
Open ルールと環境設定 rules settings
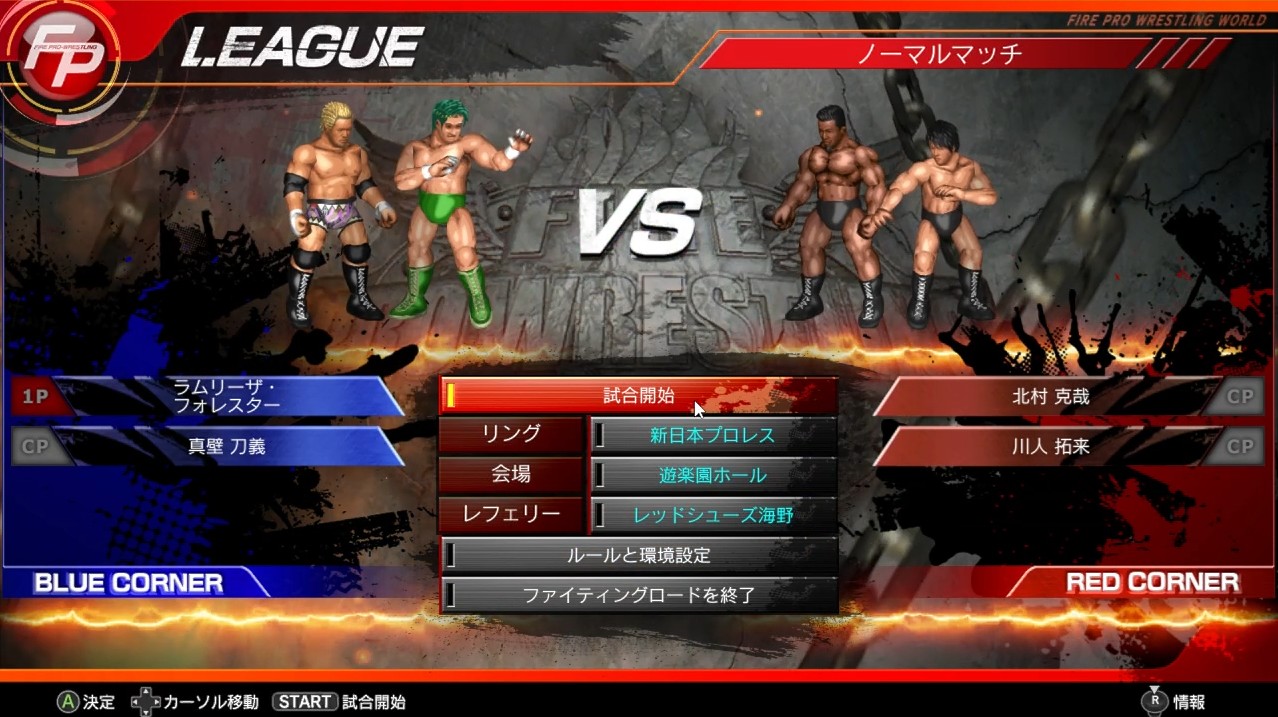[x=638, y=555]
